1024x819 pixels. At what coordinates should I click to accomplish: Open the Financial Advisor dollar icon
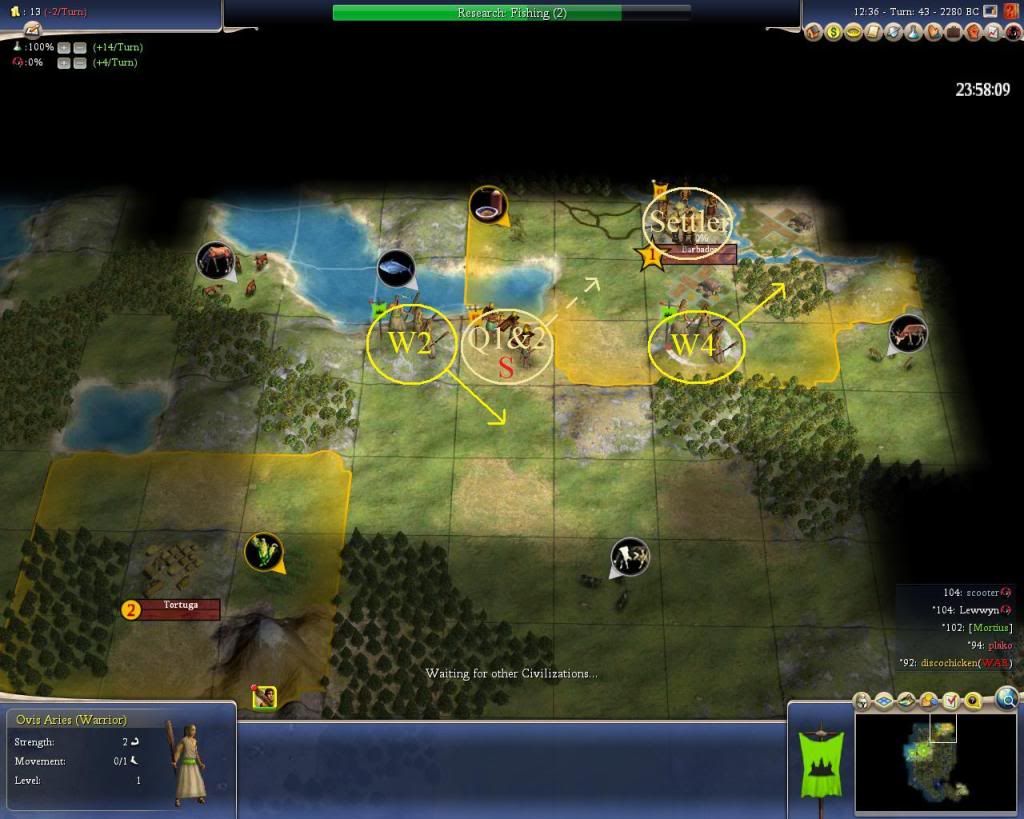[x=834, y=33]
